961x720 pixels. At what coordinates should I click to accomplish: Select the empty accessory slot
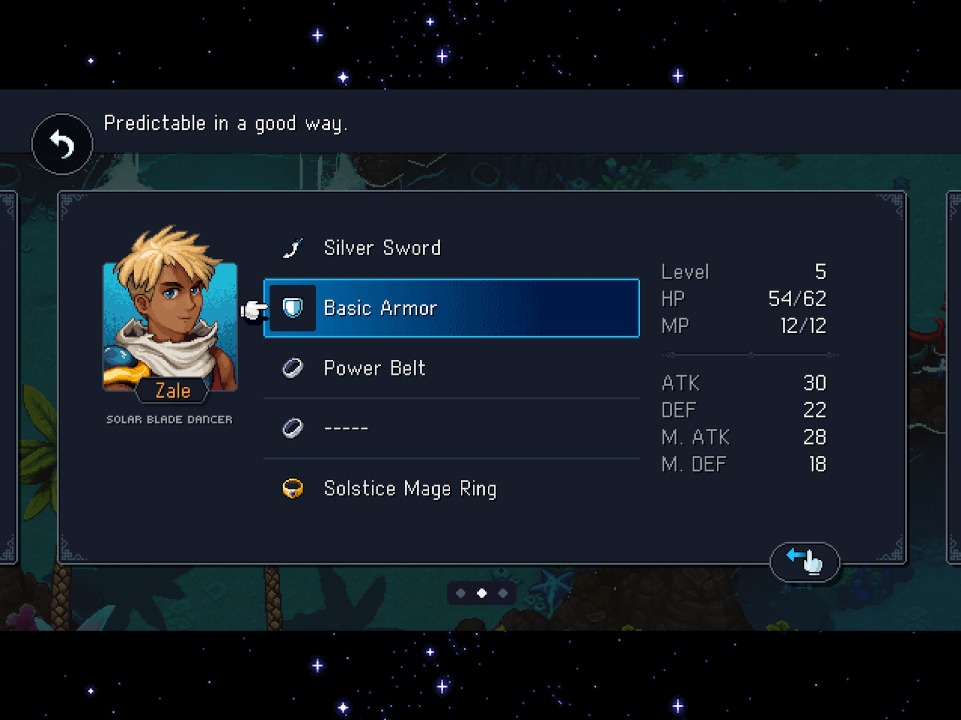[x=451, y=428]
